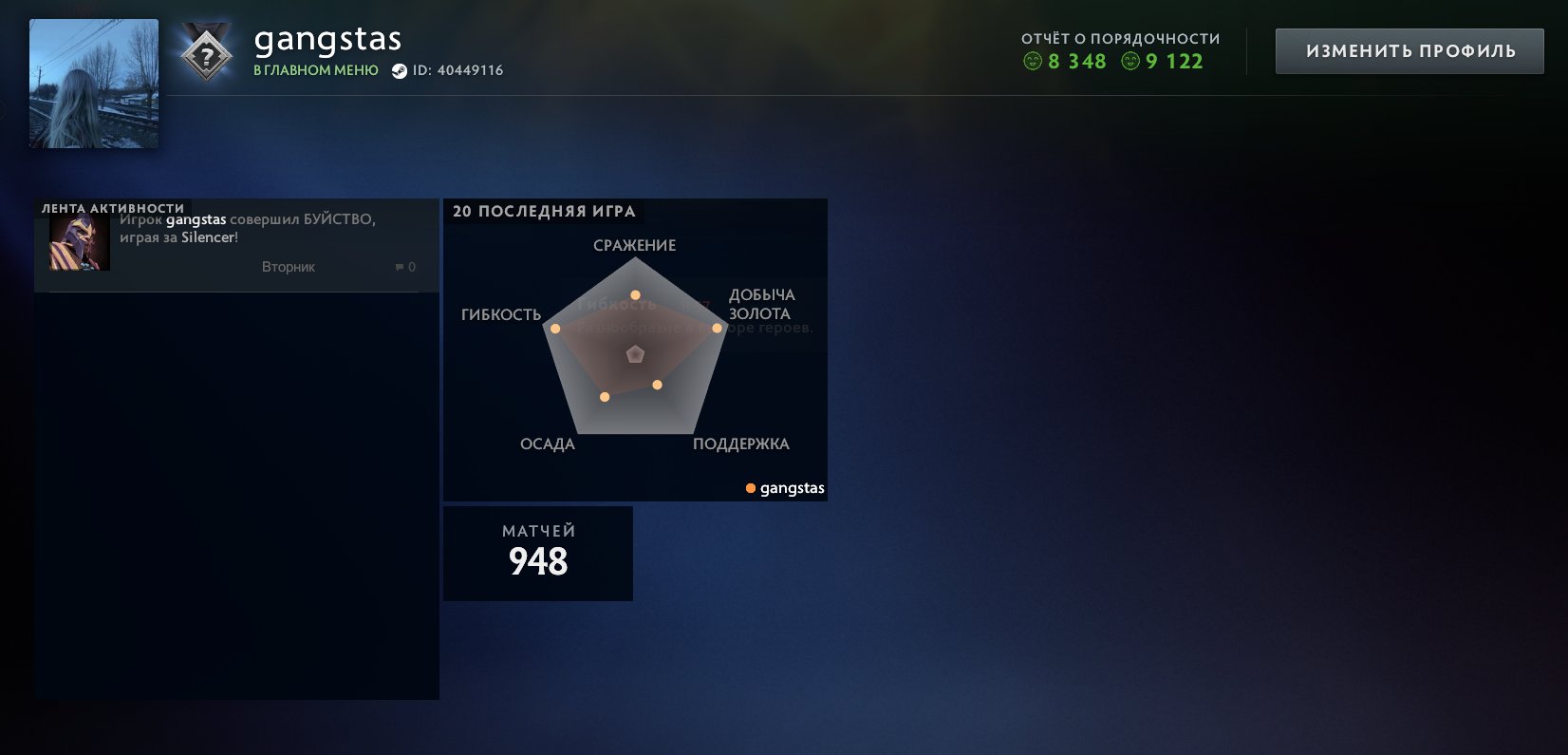Toggle the ПОДДЕРЖКА stat point on the chart
The width and height of the screenshot is (1568, 755).
(657, 386)
